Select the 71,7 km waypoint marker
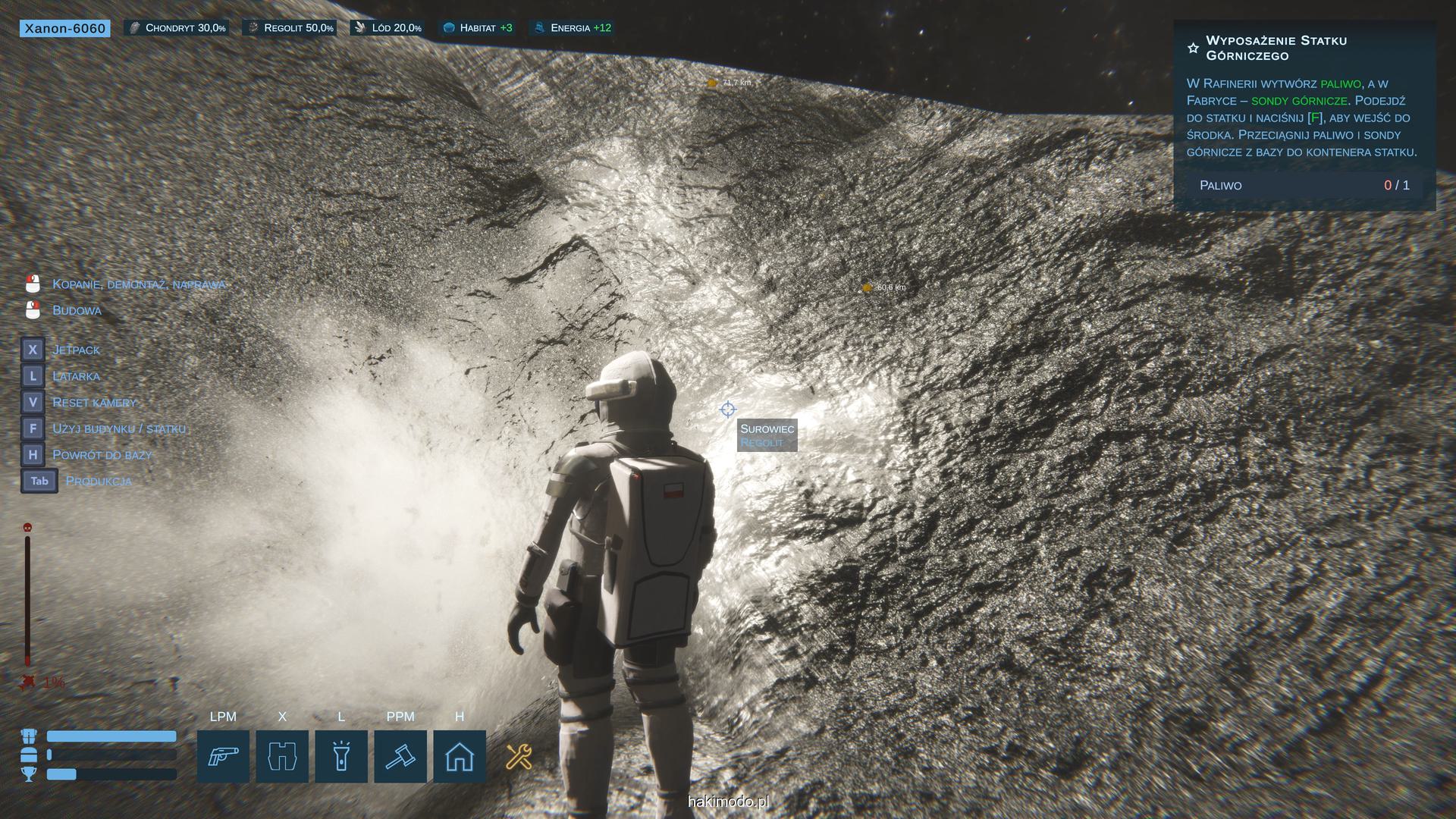The height and width of the screenshot is (819, 1456). [x=712, y=83]
